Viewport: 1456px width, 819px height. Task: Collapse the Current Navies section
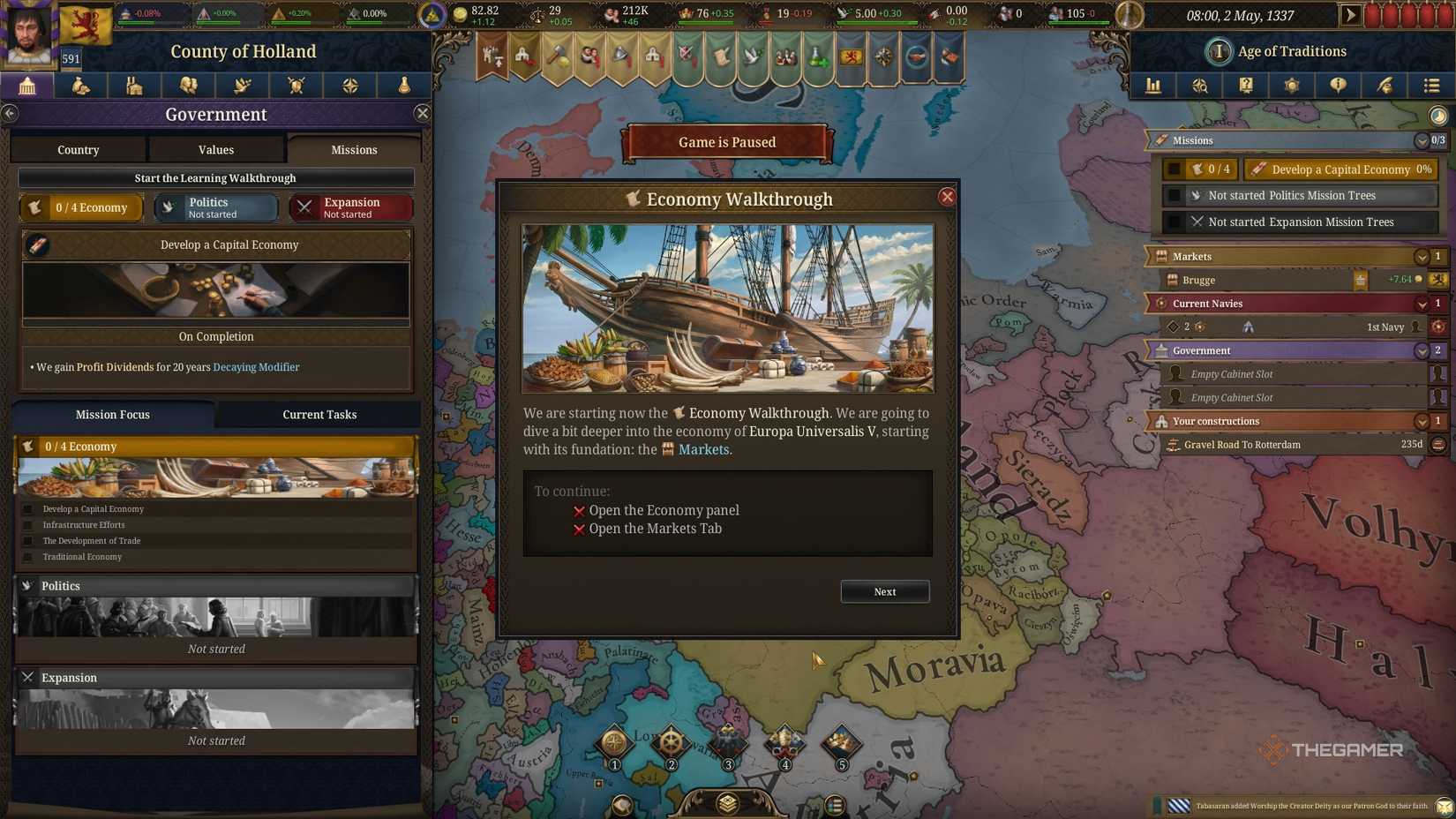1422,303
